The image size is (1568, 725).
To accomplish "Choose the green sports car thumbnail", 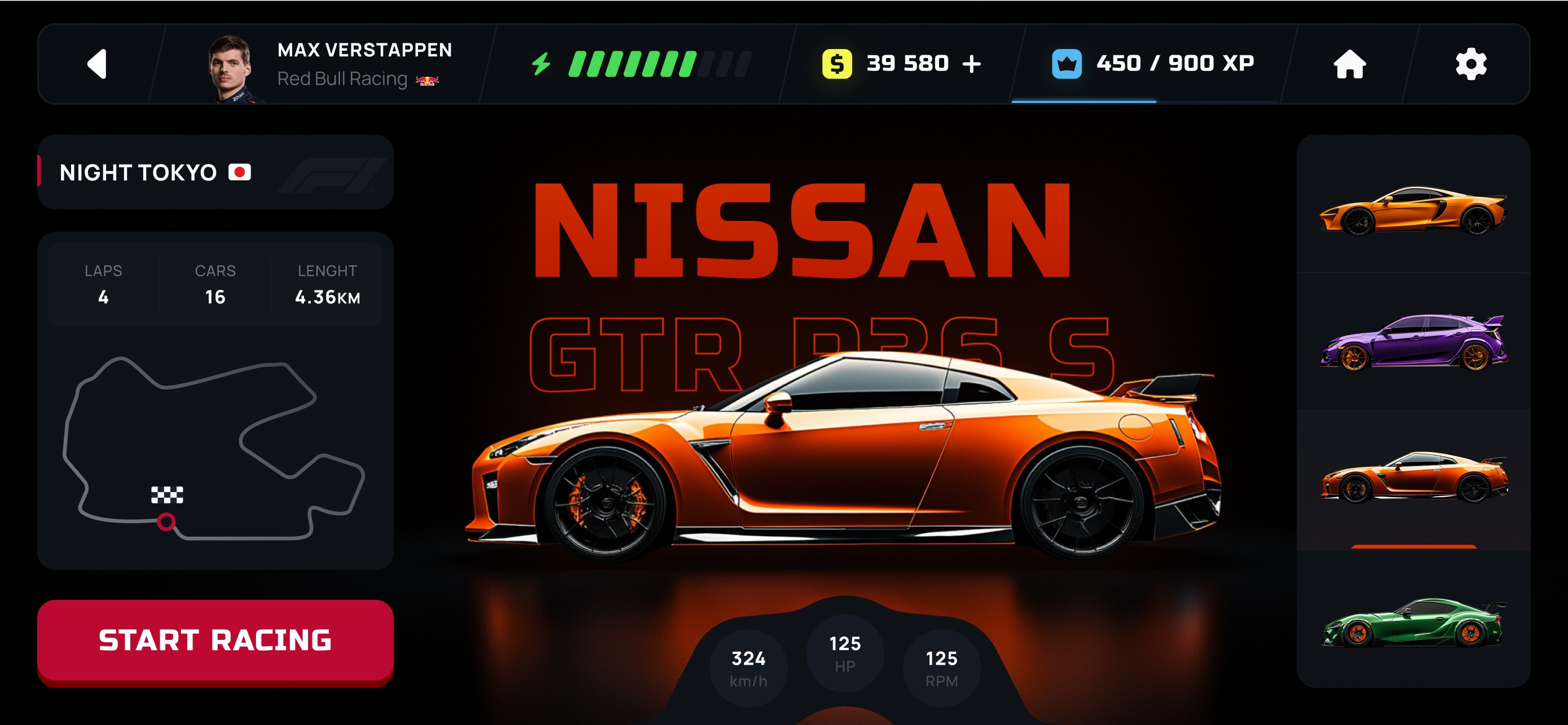I will (1413, 622).
